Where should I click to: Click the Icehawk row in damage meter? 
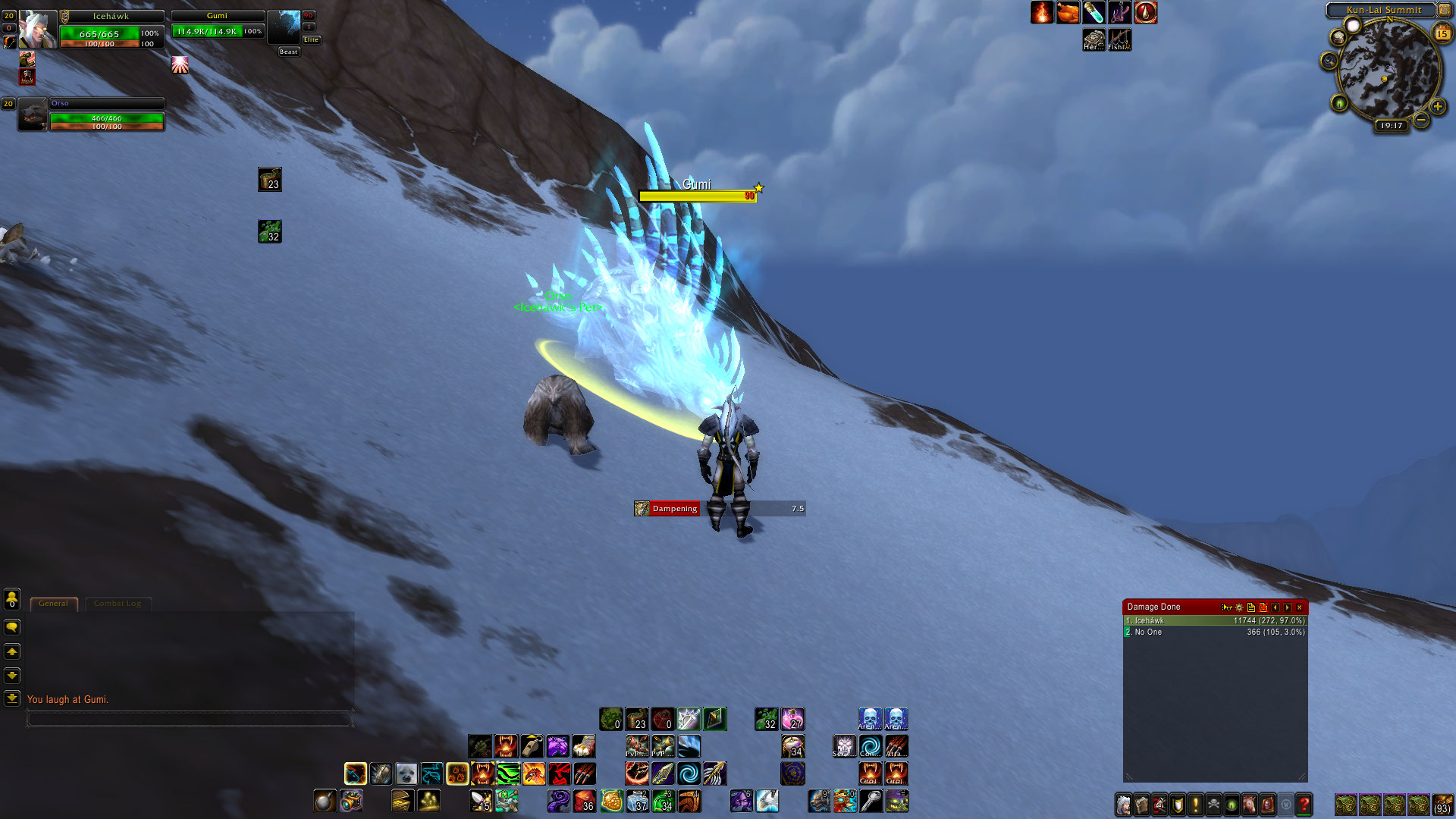(x=1215, y=620)
